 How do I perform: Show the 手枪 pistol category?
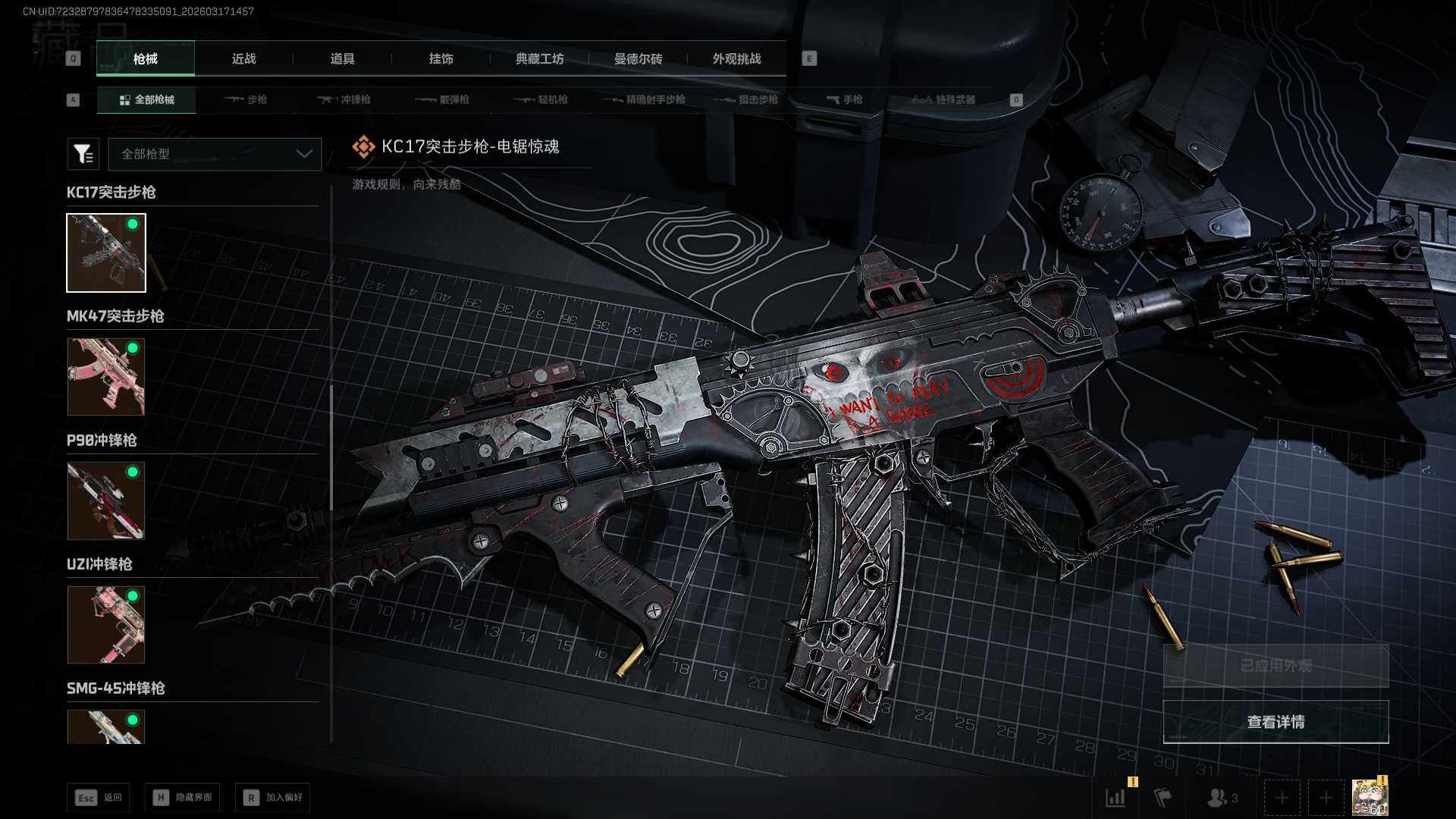pos(845,99)
